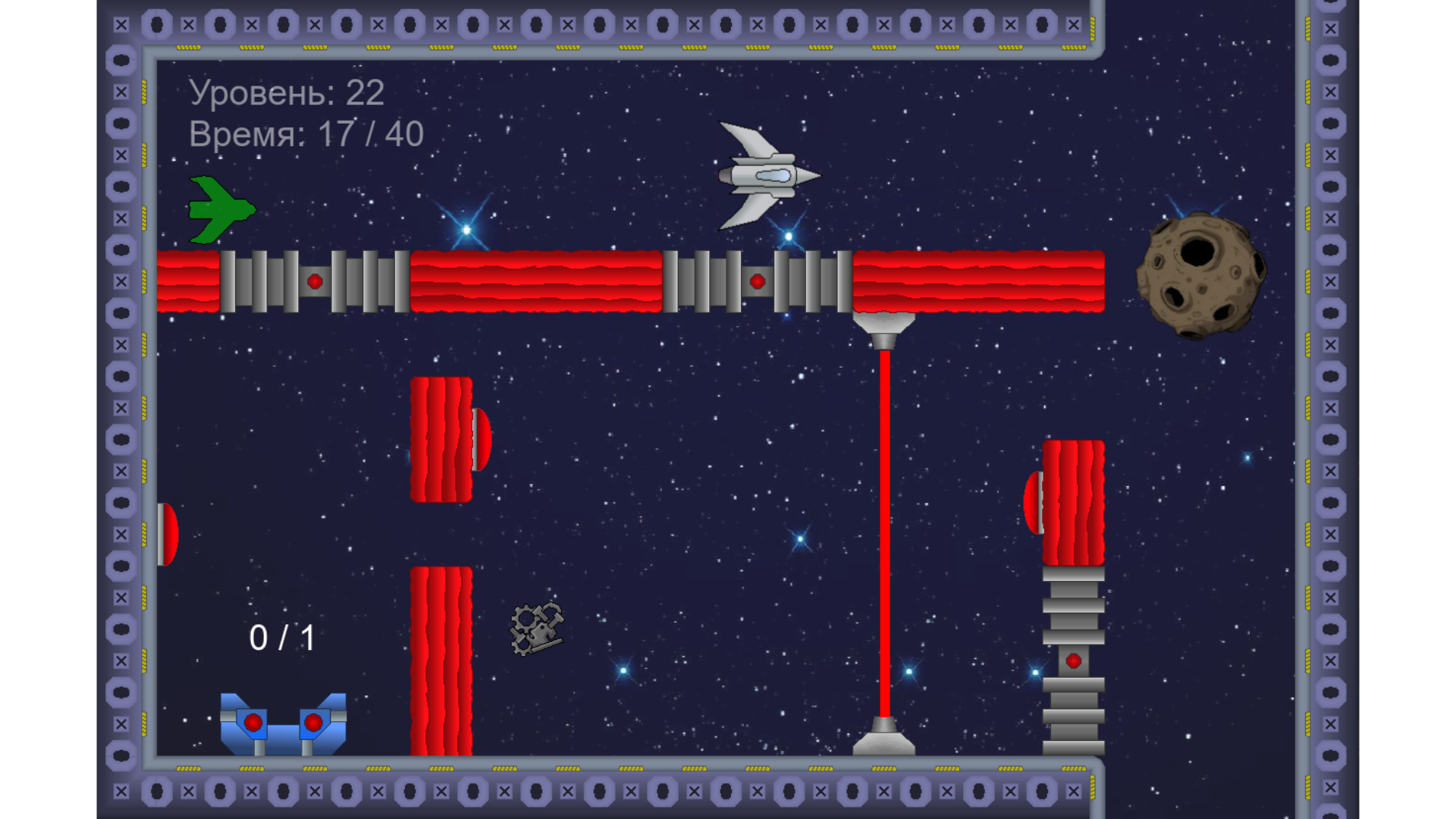
Task: Click the upper red vertical wall segment
Action: (442, 440)
